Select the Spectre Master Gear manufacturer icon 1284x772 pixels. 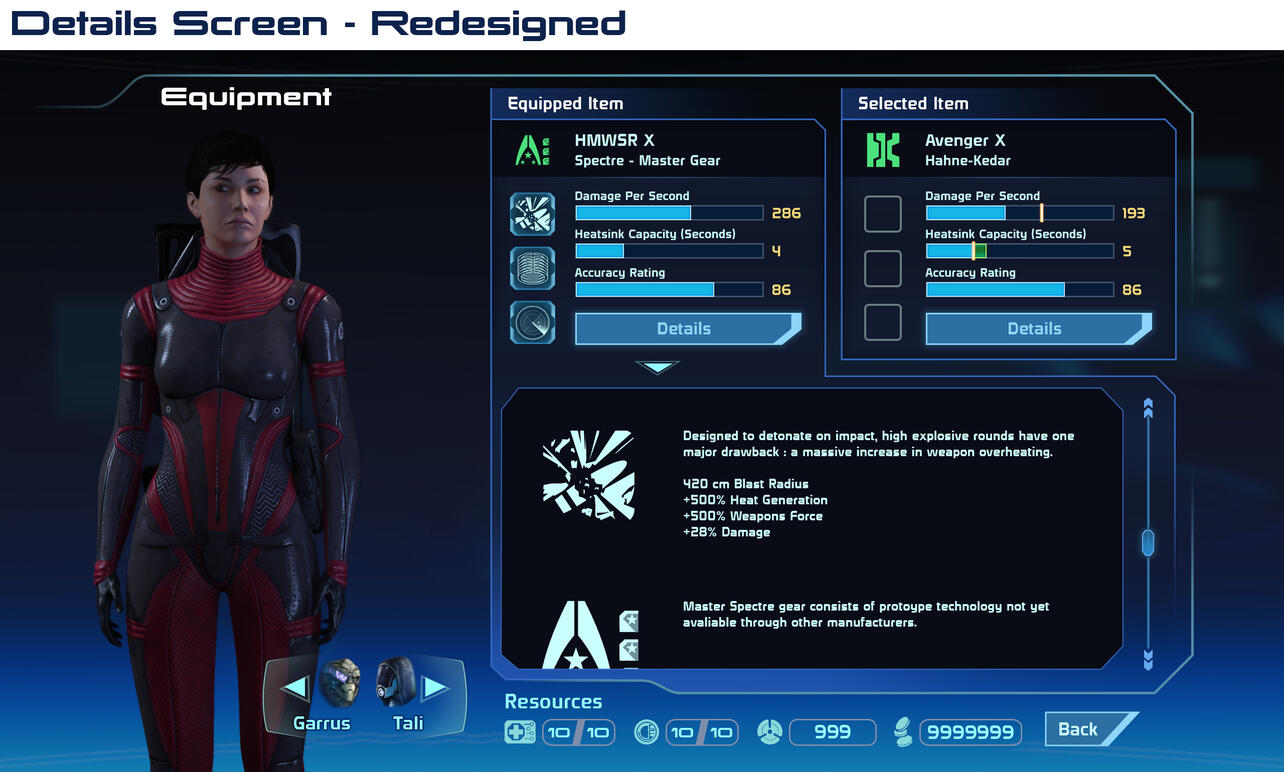[532, 150]
